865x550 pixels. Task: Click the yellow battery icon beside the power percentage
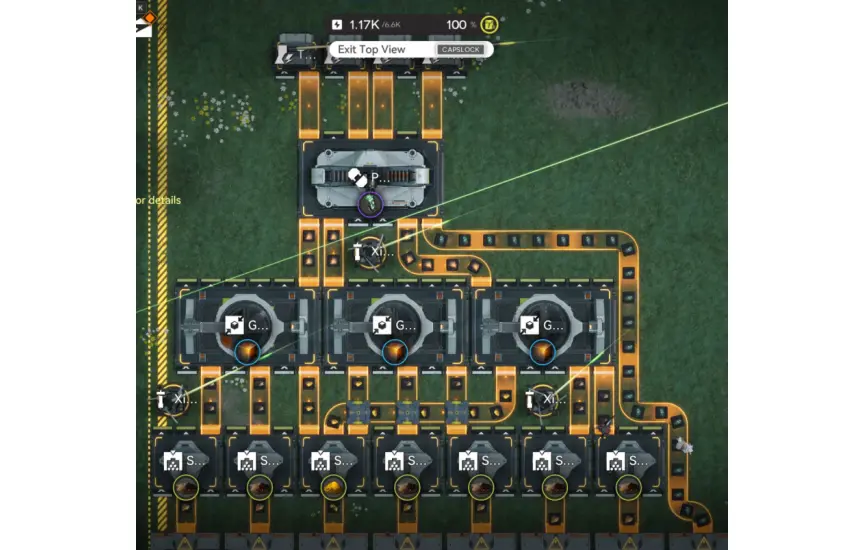coord(488,24)
